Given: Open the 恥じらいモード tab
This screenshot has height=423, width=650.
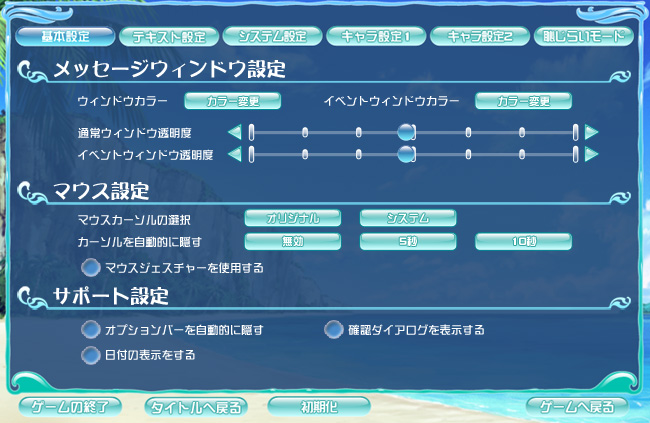Looking at the screenshot, I should point(584,36).
